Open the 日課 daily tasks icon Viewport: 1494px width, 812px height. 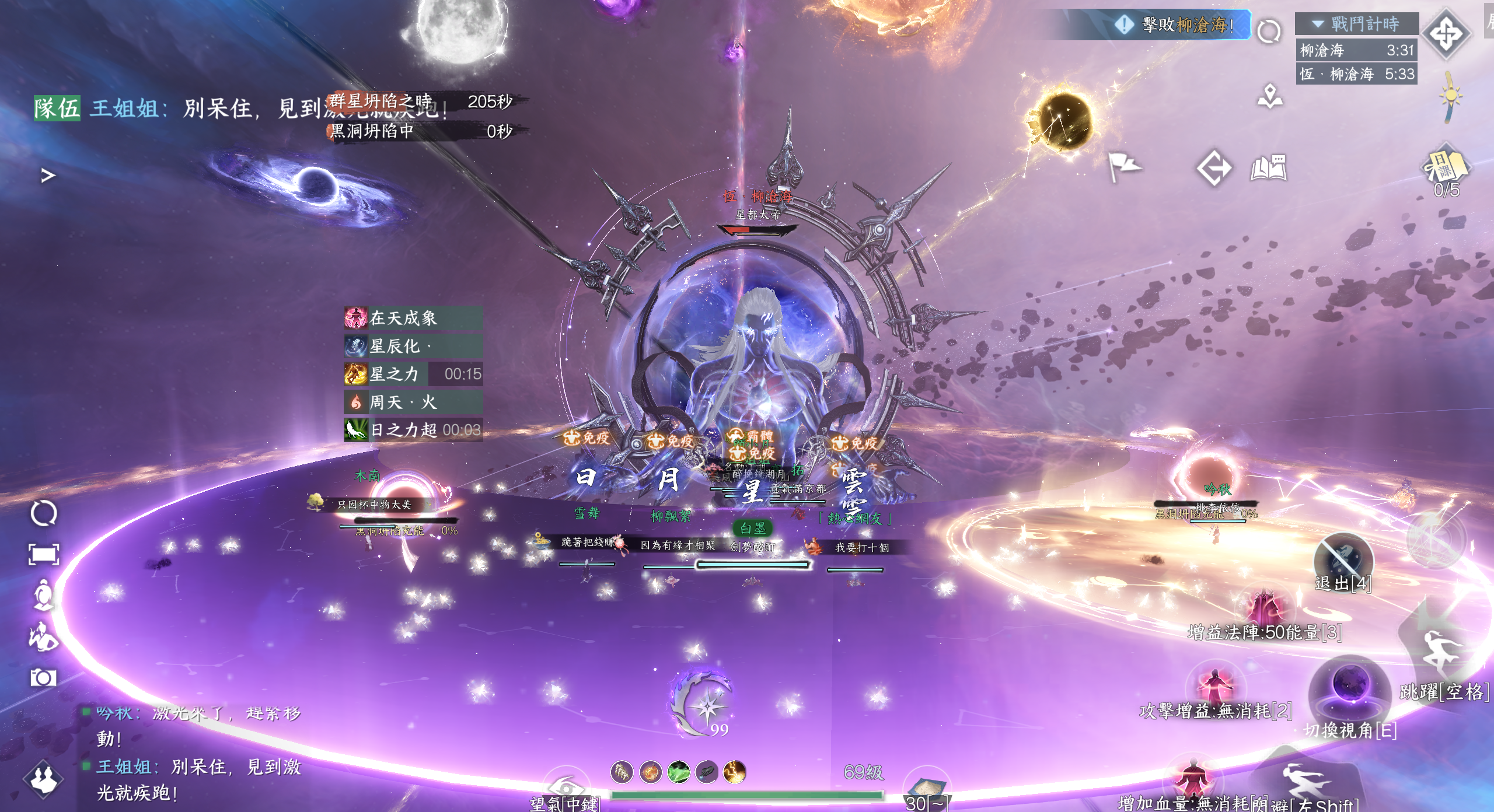pos(1446,168)
